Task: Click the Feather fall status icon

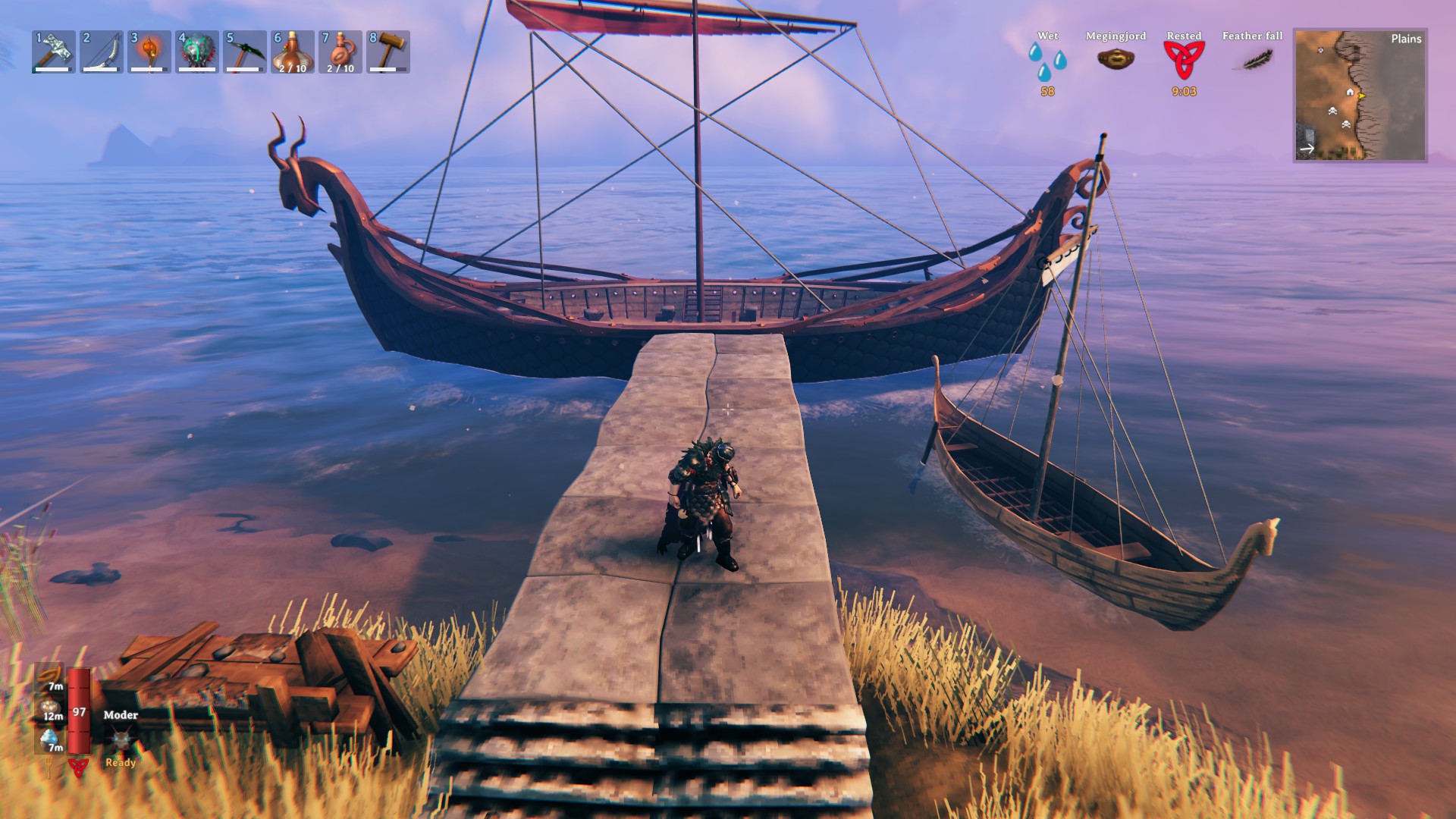Action: 1257,58
